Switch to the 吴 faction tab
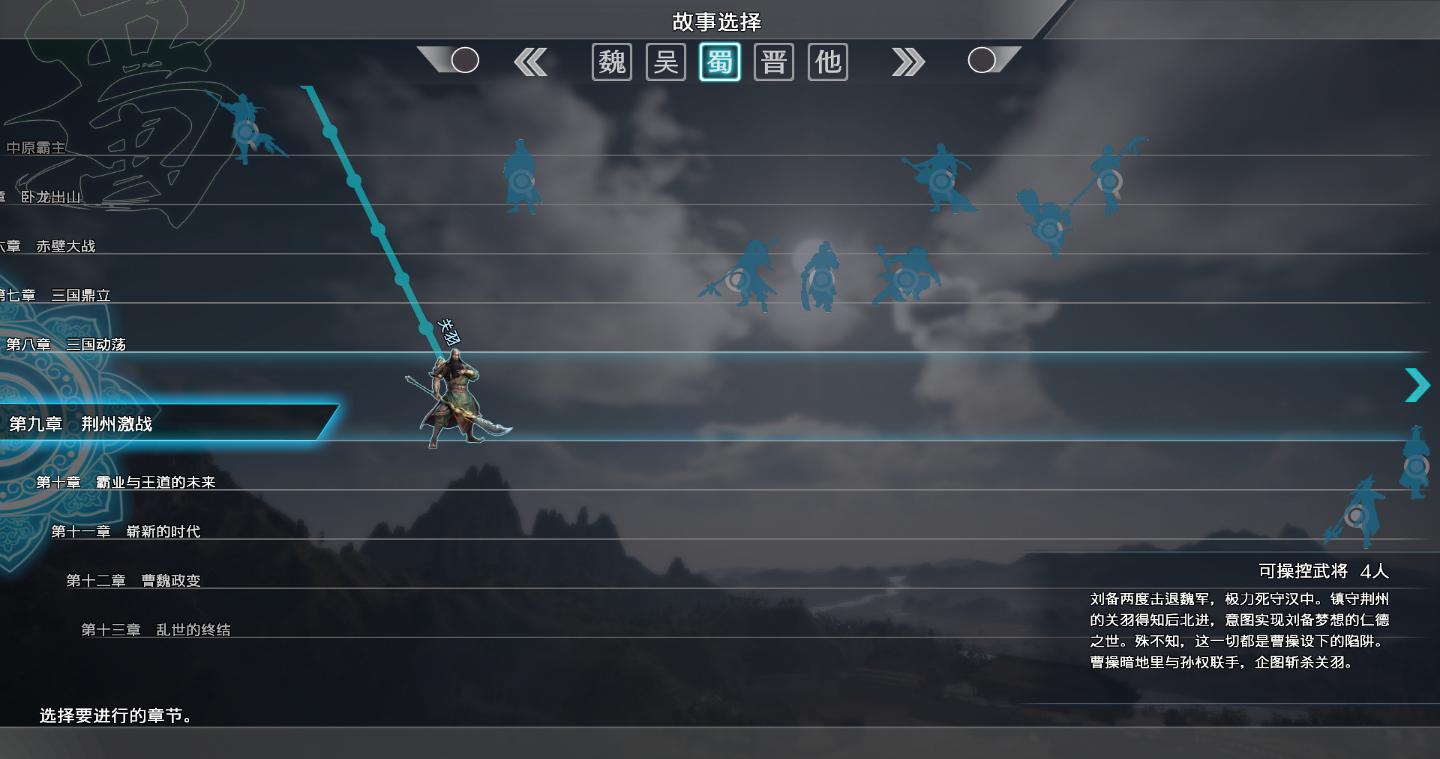 666,62
